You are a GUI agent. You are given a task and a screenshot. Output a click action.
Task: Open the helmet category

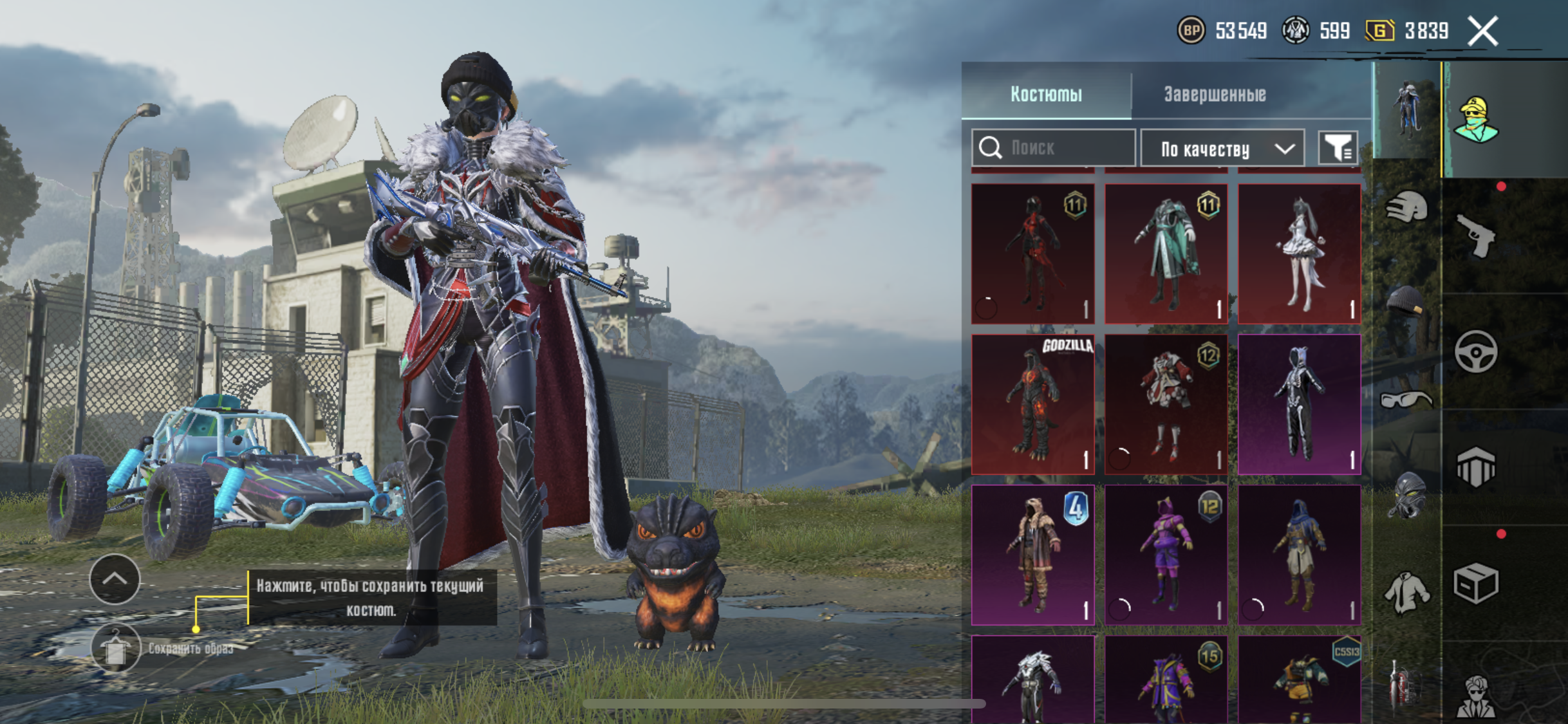tap(1406, 208)
